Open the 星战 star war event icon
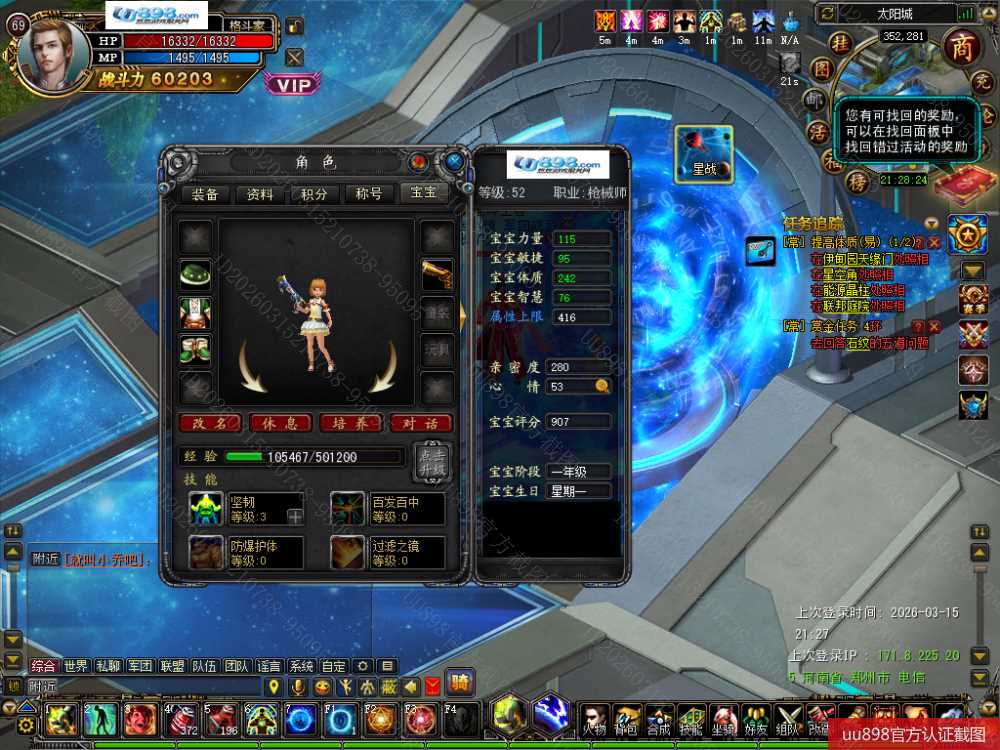The image size is (1000, 750). pyautogui.click(x=704, y=154)
